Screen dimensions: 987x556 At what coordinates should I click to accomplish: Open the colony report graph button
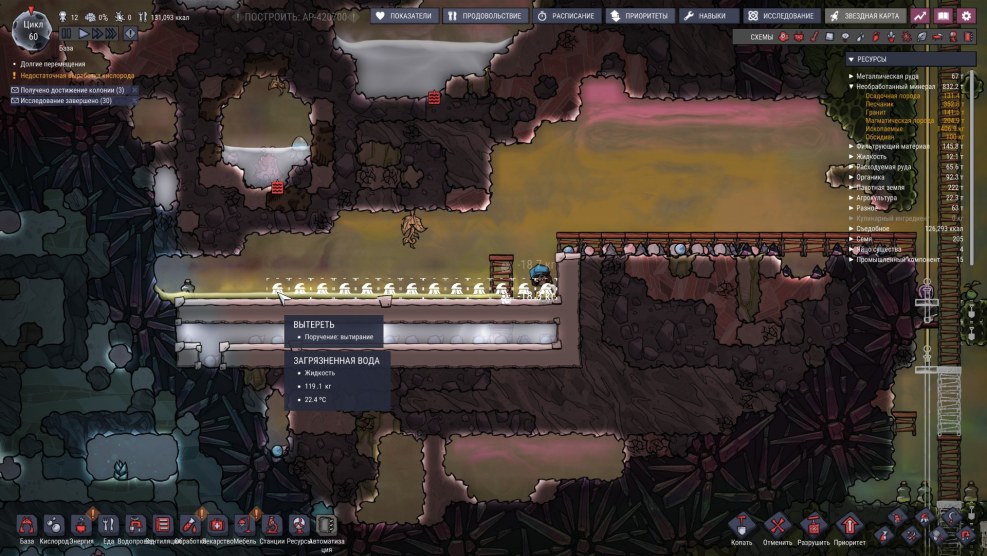tap(919, 16)
